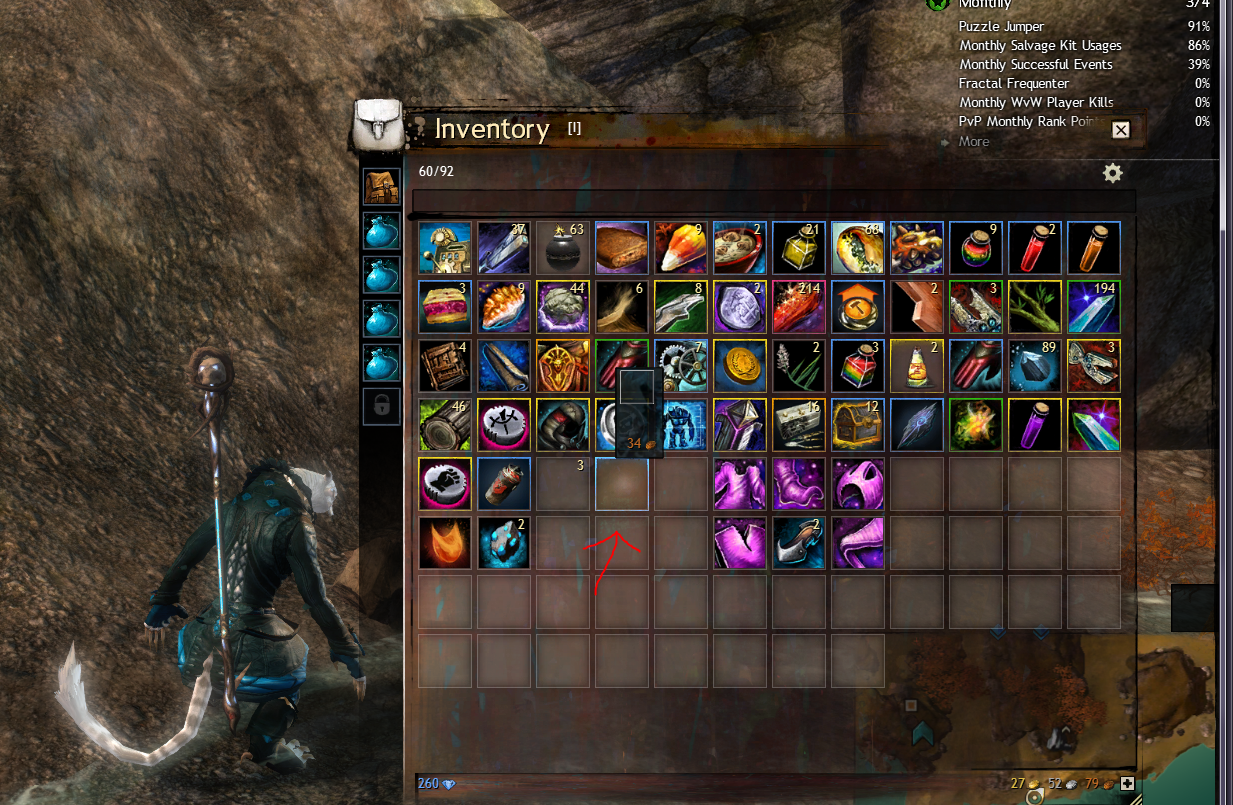The width and height of the screenshot is (1233, 805).
Task: Select the black bomb stack of 63
Action: click(x=563, y=248)
